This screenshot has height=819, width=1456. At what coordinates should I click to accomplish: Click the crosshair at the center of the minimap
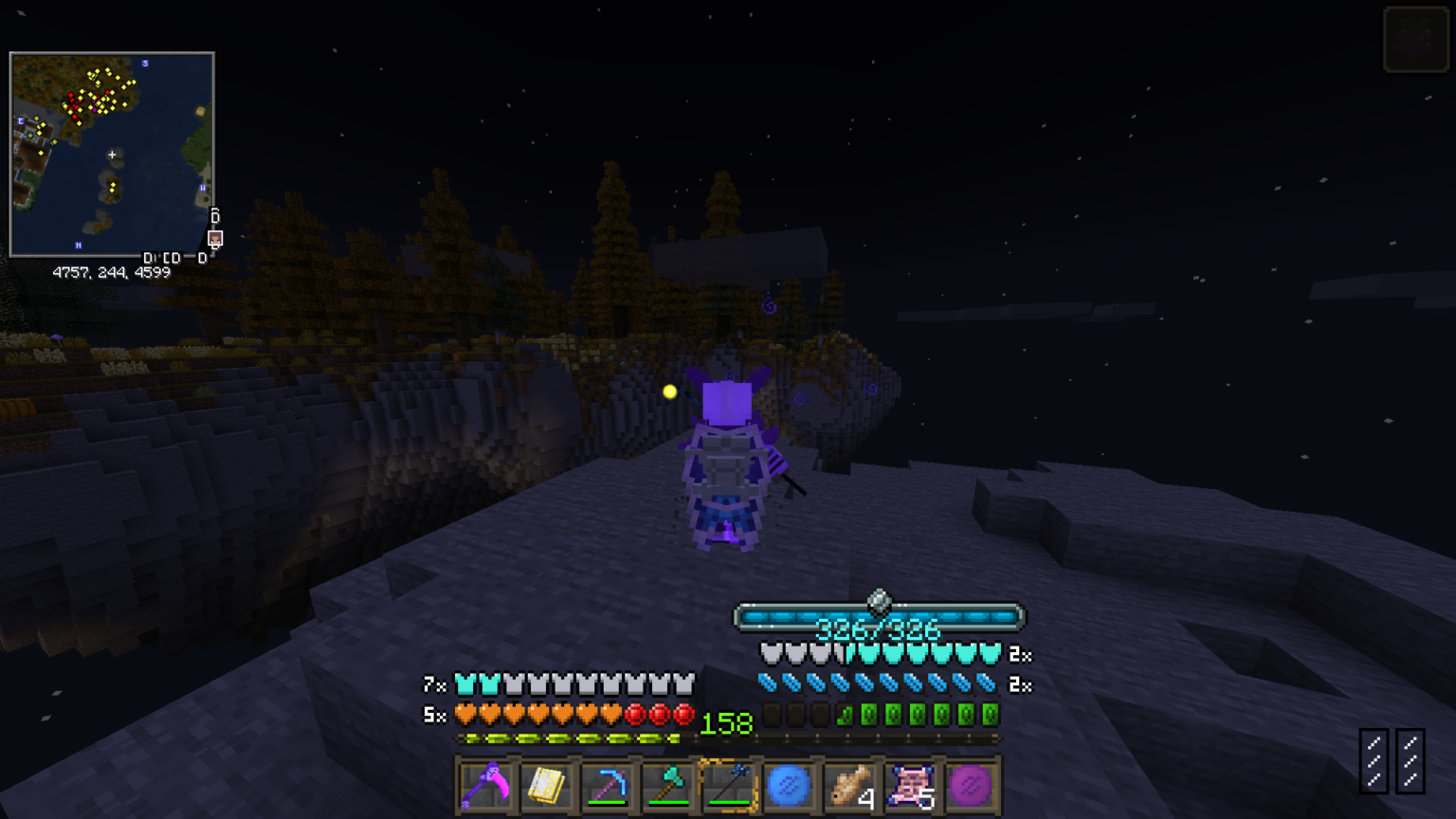point(112,153)
